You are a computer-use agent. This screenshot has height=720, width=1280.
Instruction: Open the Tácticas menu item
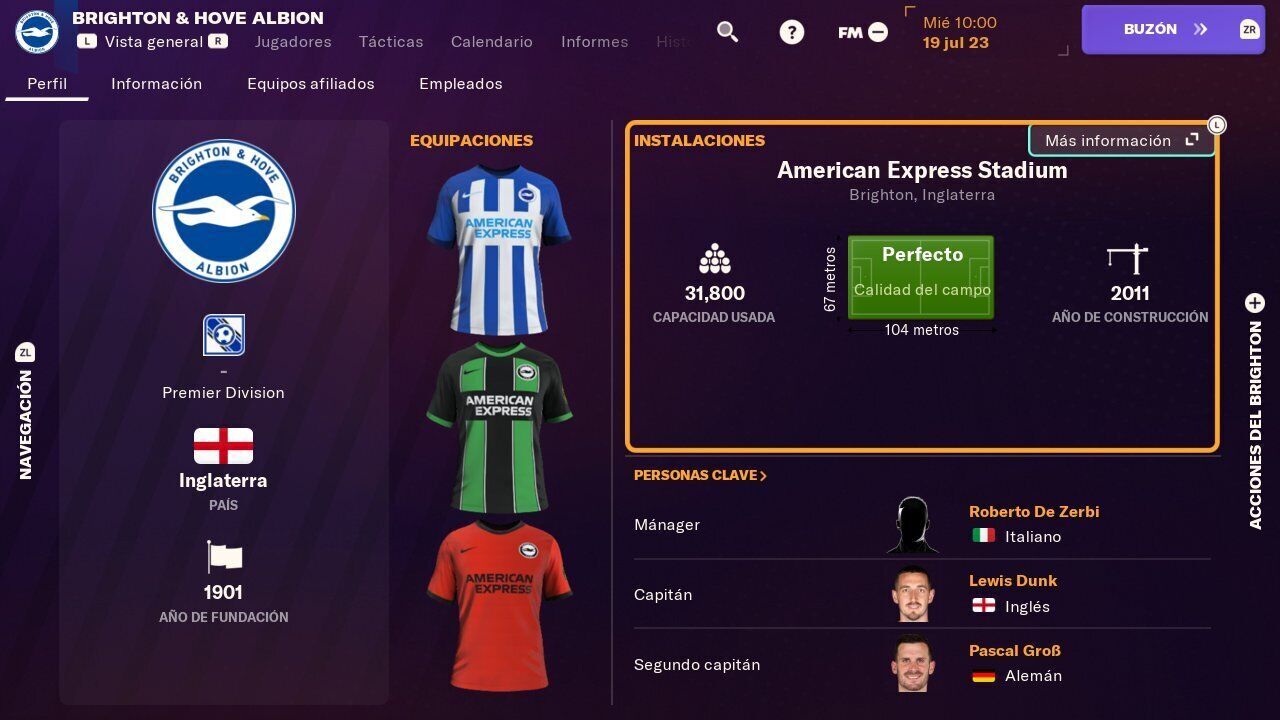pyautogui.click(x=390, y=42)
